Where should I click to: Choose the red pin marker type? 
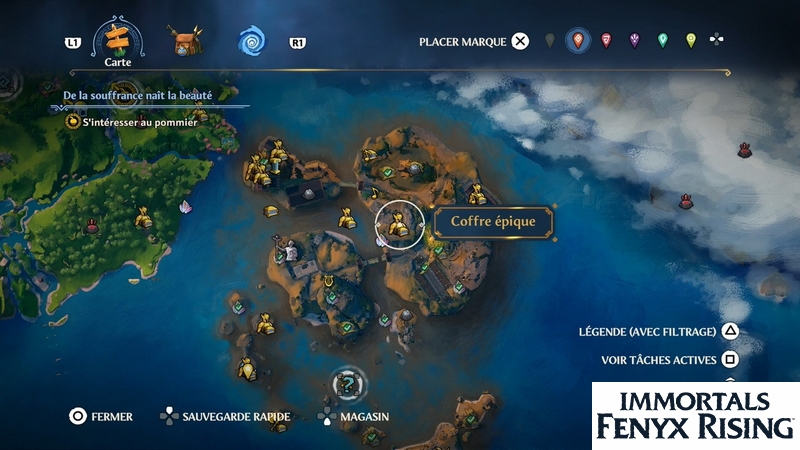[605, 41]
